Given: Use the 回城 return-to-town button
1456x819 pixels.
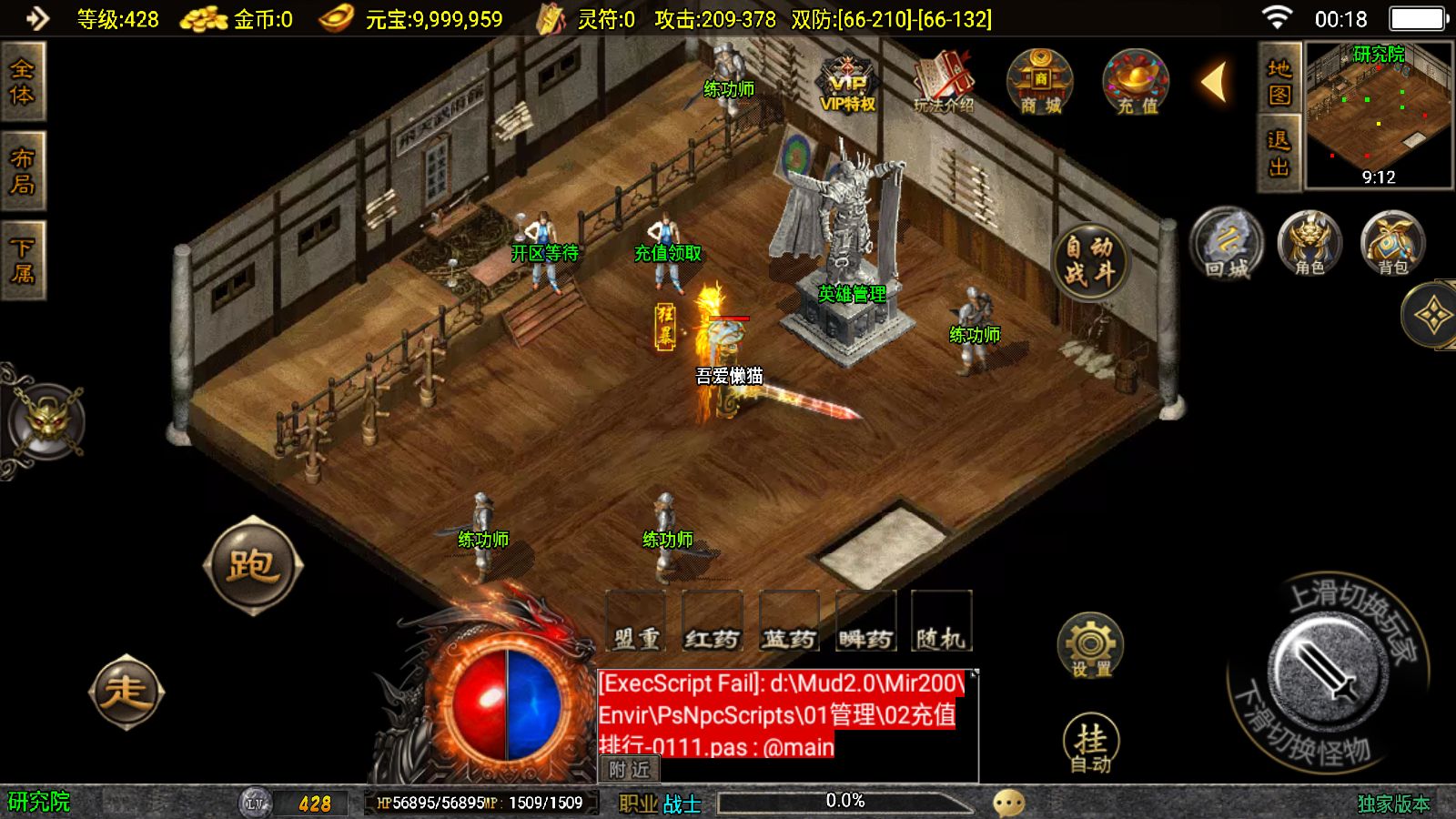Looking at the screenshot, I should click(1227, 244).
